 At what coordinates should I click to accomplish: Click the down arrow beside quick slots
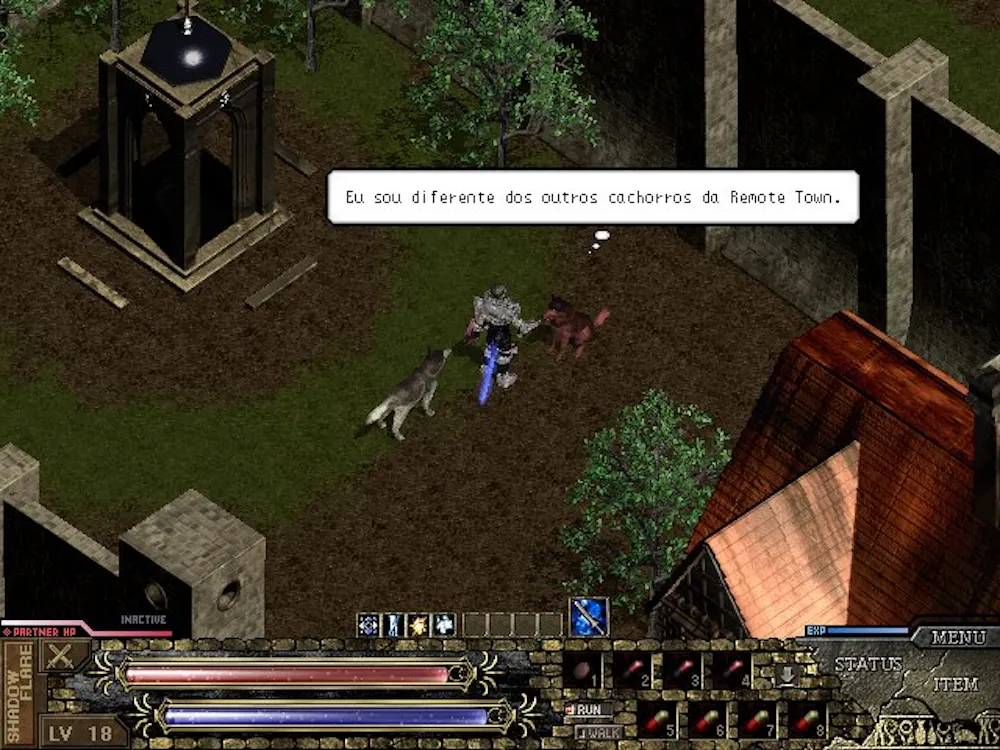[x=787, y=674]
